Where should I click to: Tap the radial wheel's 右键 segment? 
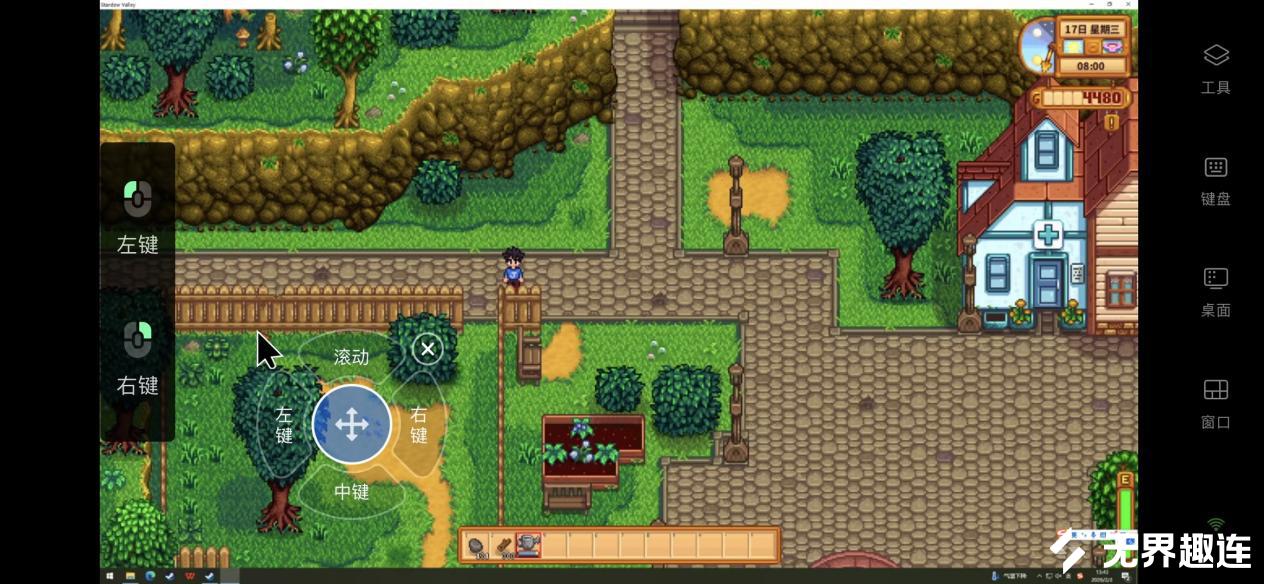[418, 424]
